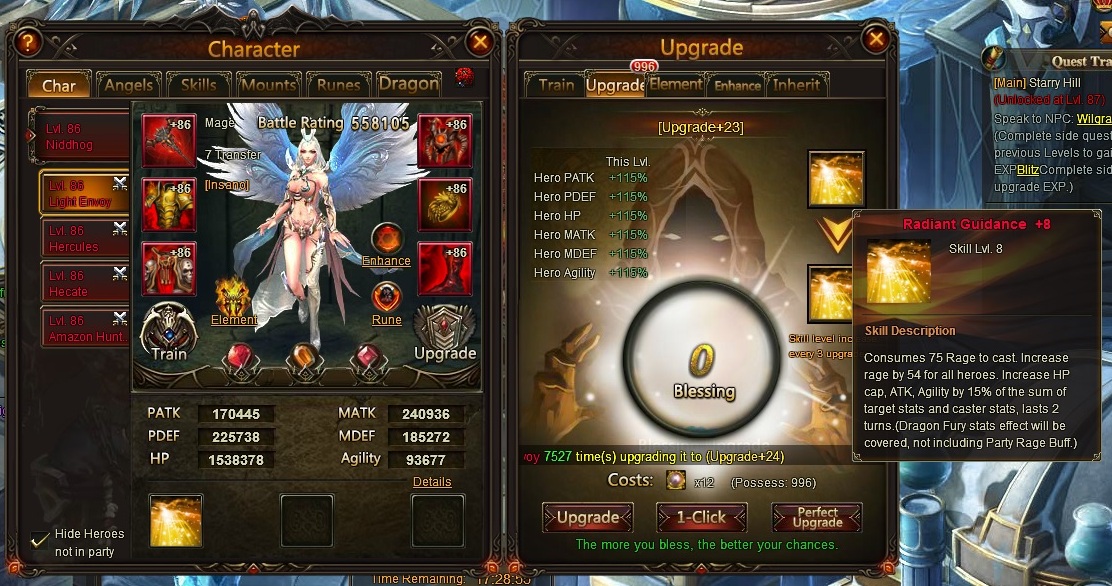Image resolution: width=1112 pixels, height=586 pixels.
Task: Click the Upgrade button at the bottom
Action: click(588, 517)
